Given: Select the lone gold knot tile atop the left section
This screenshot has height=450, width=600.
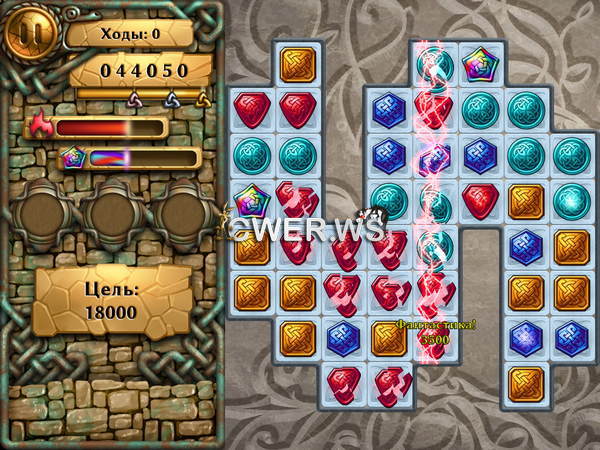Looking at the screenshot, I should point(296,64).
